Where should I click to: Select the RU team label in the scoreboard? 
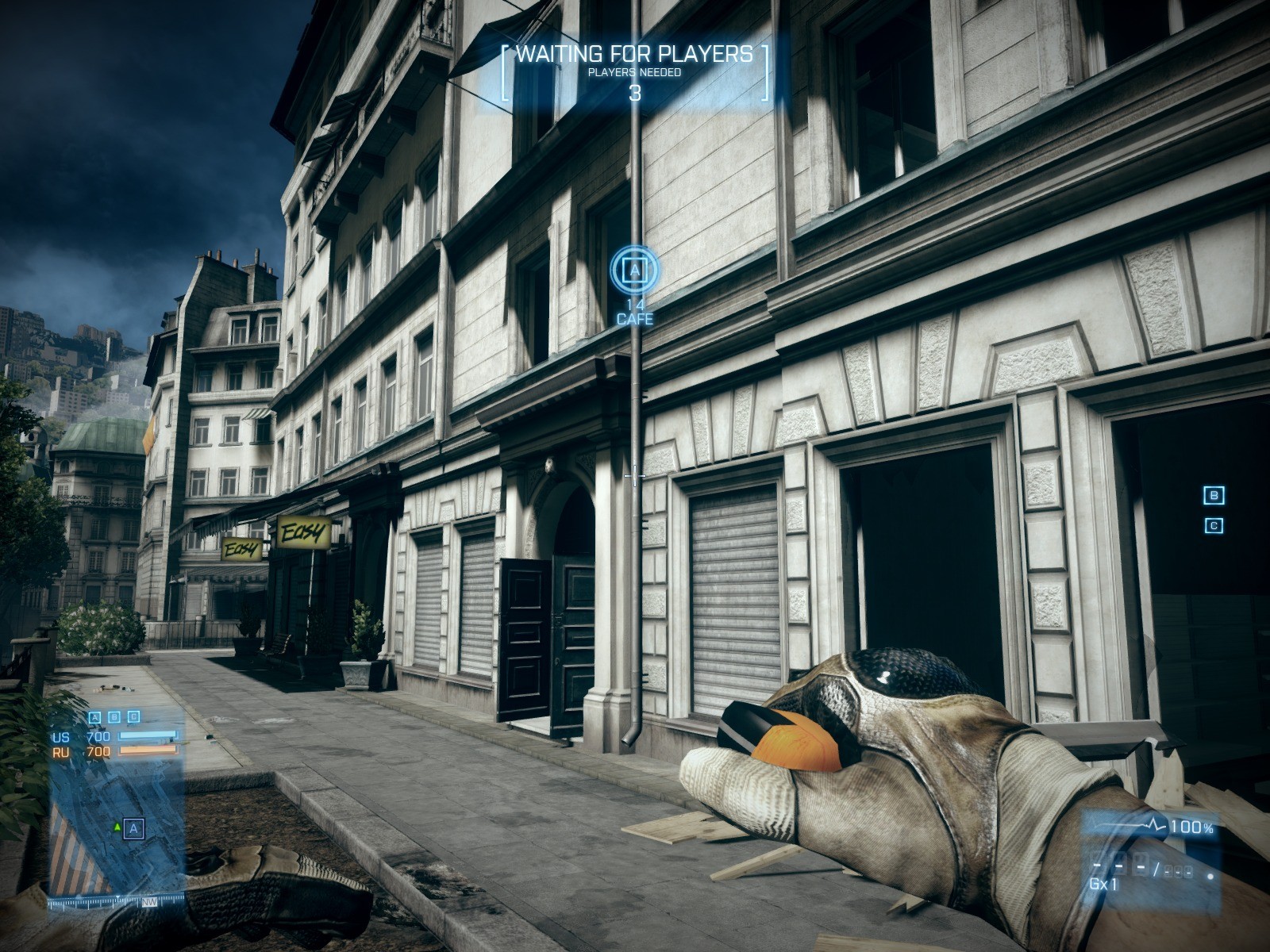pyautogui.click(x=60, y=751)
